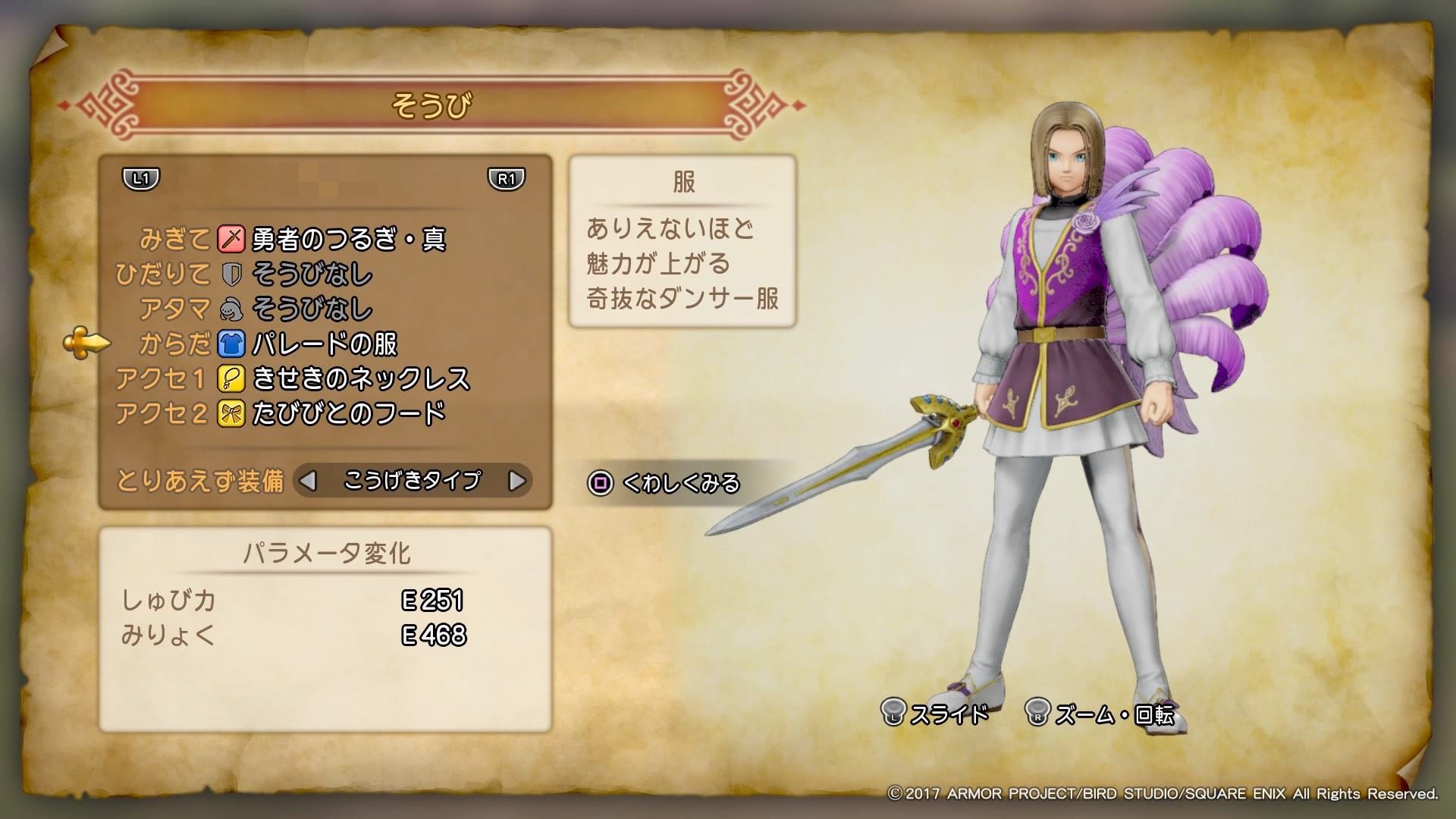The width and height of the screenshot is (1456, 819).
Task: Open the パレードの服 body armor slot
Action: coord(324,344)
